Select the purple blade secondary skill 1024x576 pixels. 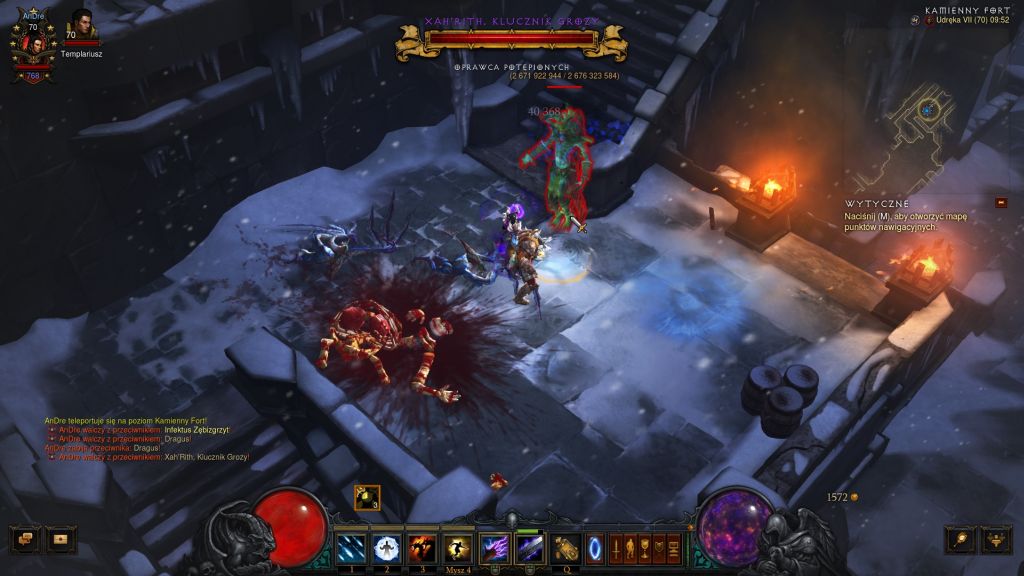[529, 548]
